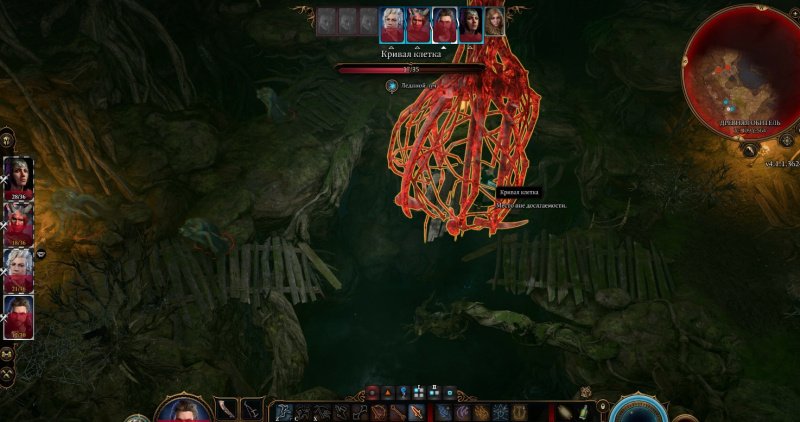Click the round button beneath the minimap
The width and height of the screenshot is (800, 422).
pos(747,149)
